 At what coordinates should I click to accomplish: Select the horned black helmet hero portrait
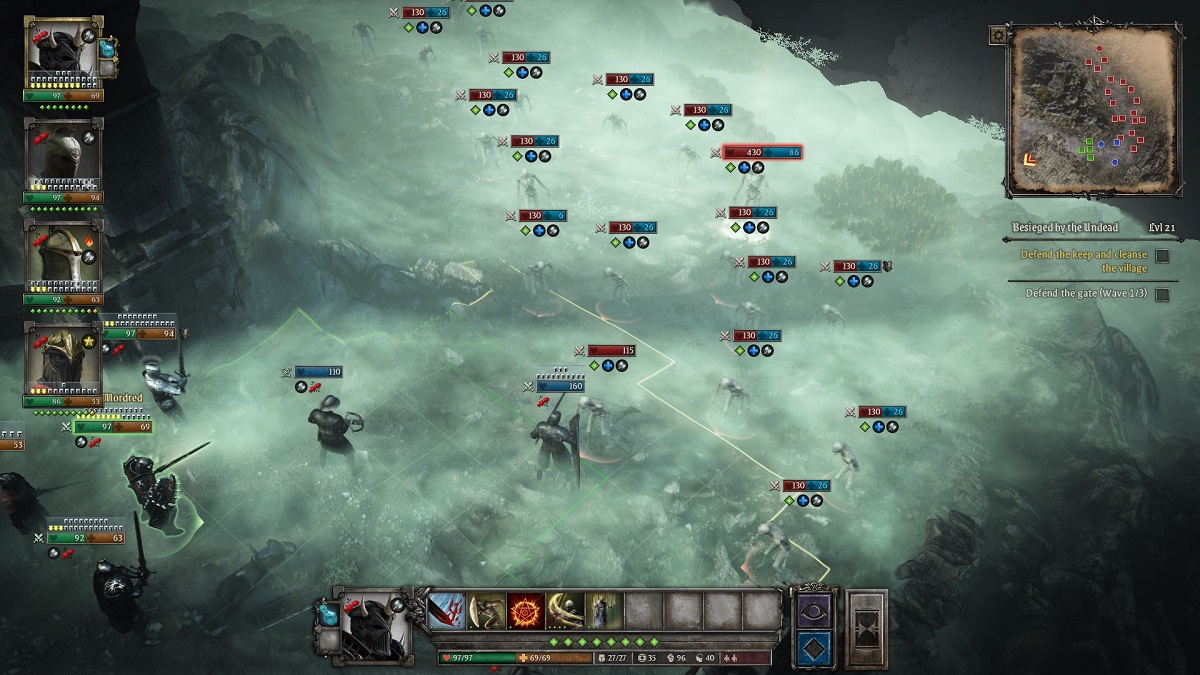tap(62, 53)
